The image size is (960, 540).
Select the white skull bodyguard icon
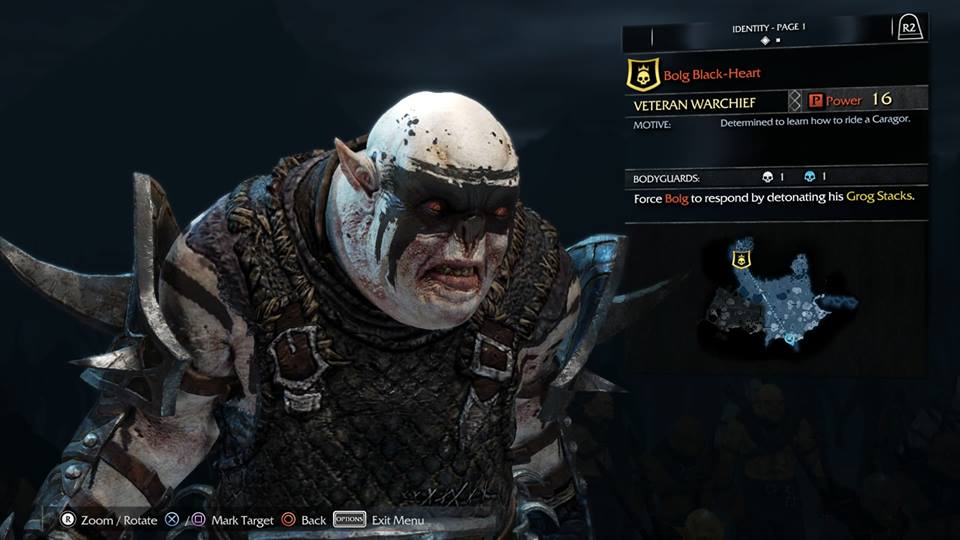tap(767, 177)
